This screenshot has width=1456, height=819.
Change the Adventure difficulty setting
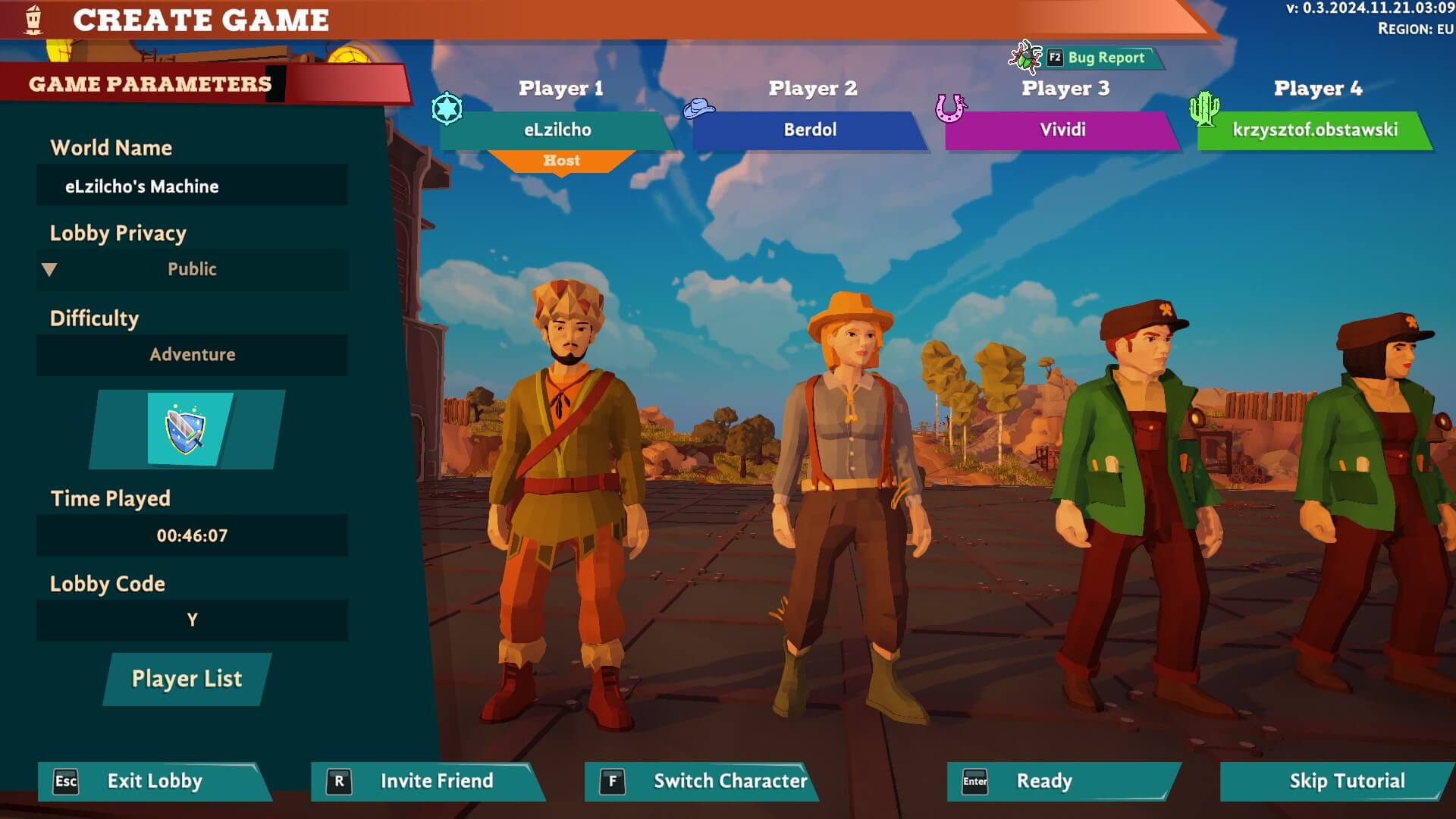click(x=192, y=354)
